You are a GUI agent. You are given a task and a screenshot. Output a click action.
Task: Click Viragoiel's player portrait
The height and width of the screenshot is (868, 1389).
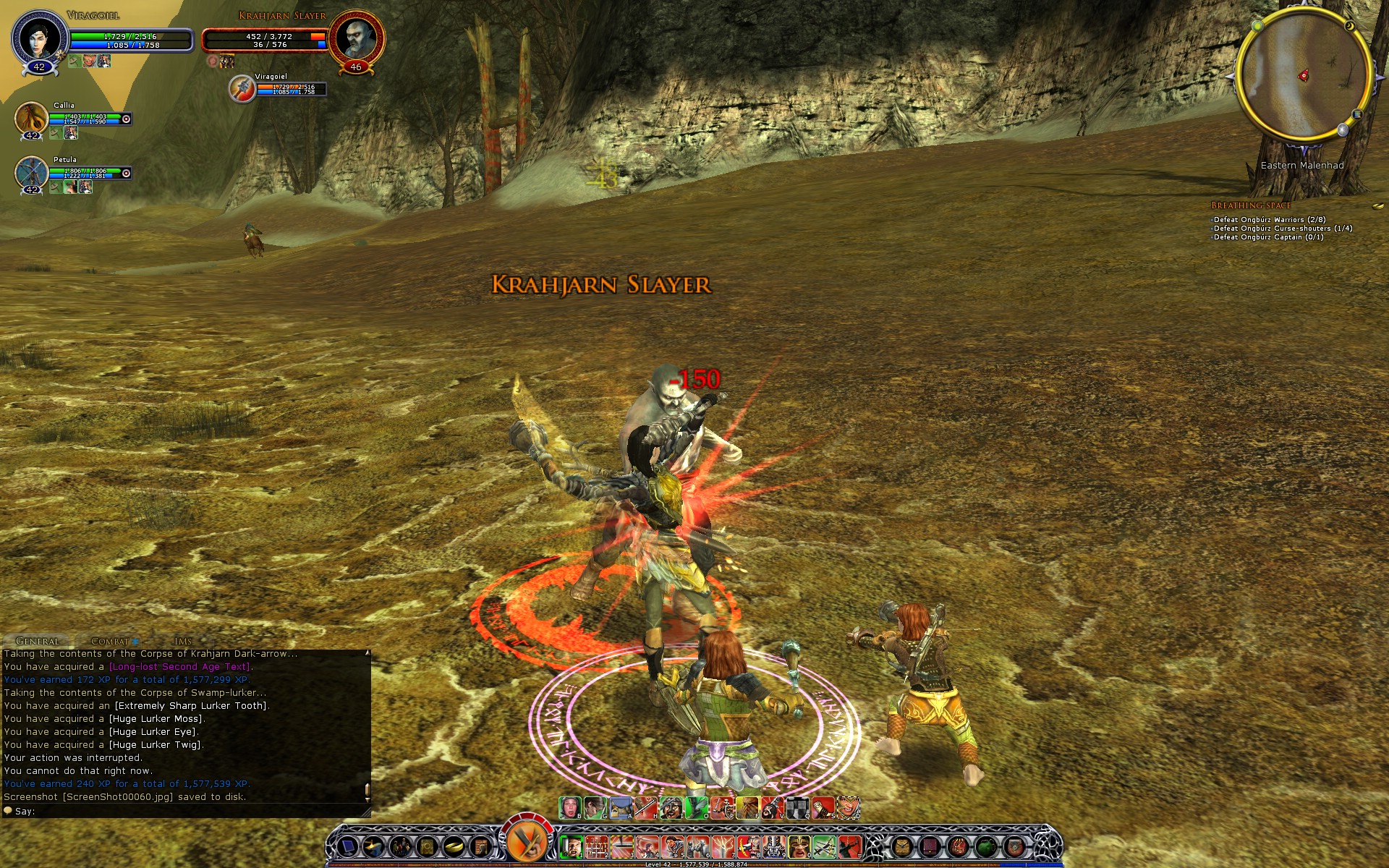(x=39, y=38)
